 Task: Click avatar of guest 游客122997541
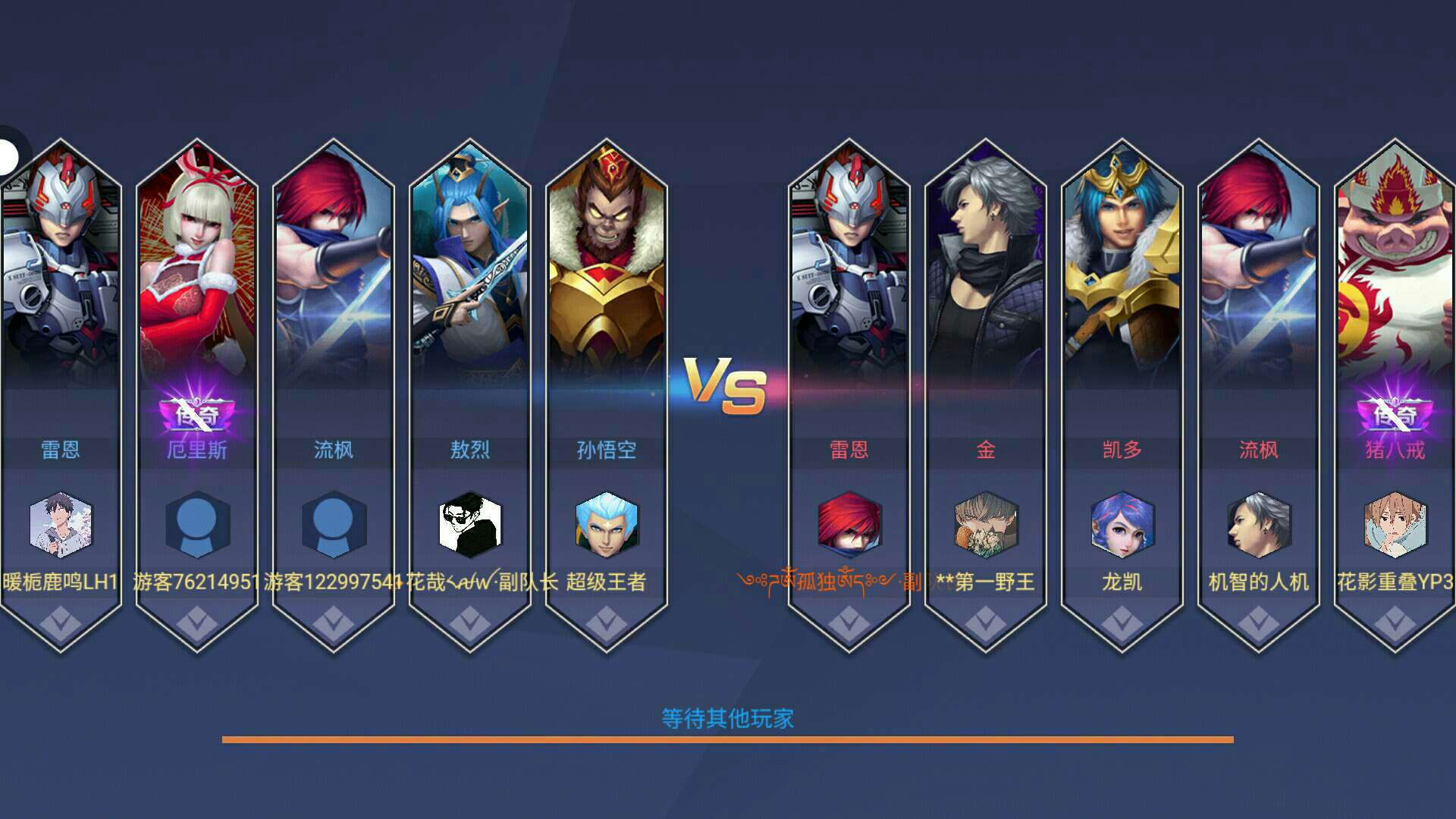(x=334, y=525)
